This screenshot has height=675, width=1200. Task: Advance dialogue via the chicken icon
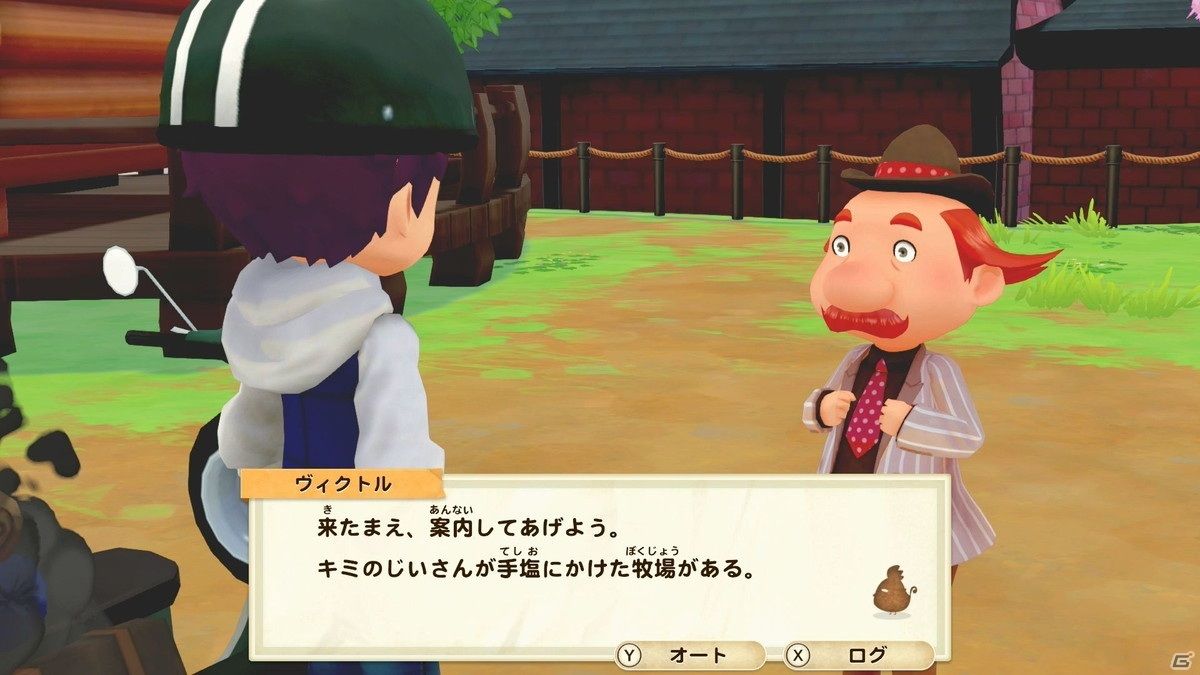pos(891,591)
